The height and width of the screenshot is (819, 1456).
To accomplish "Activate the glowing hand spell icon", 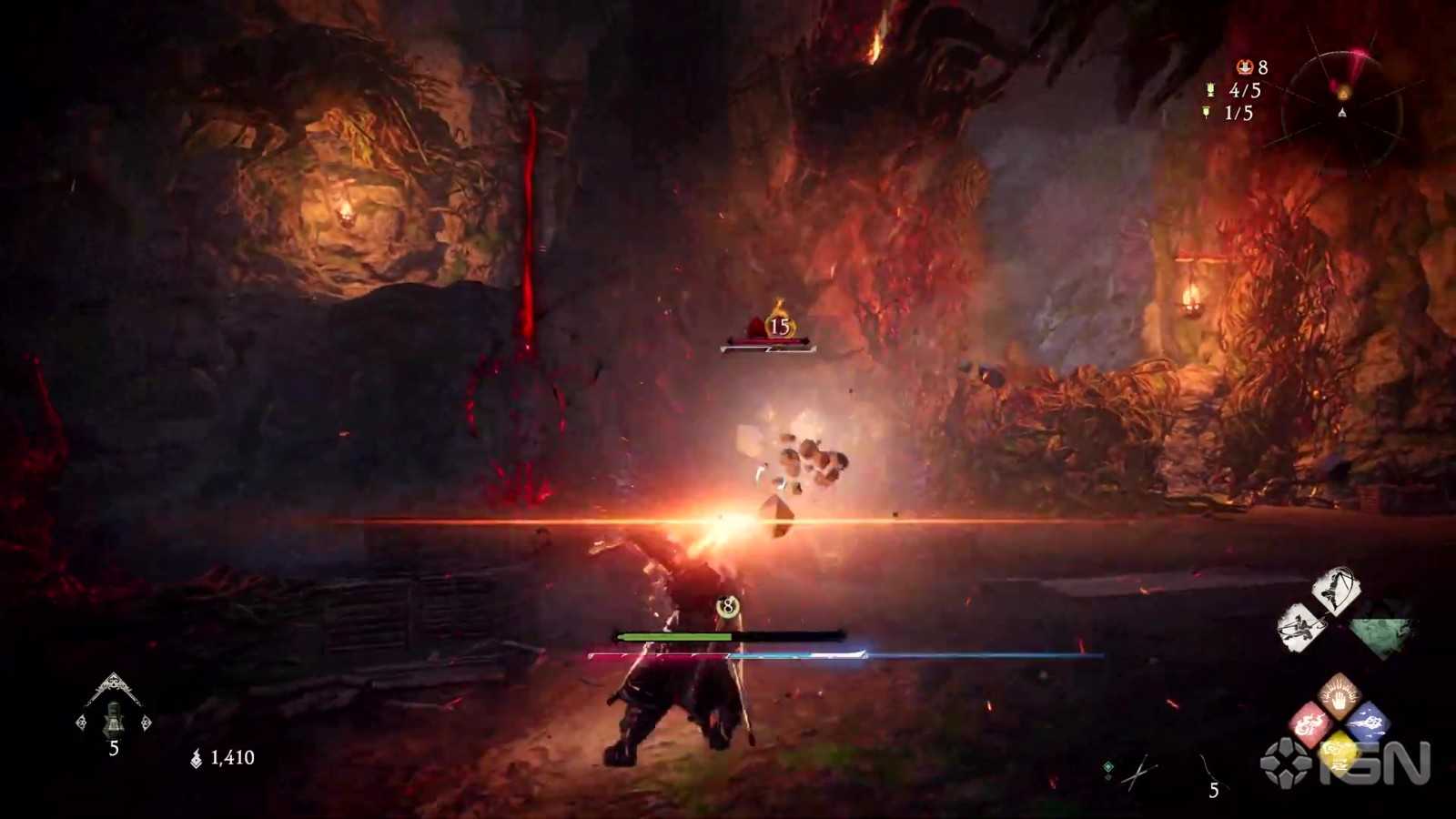I will [1338, 694].
